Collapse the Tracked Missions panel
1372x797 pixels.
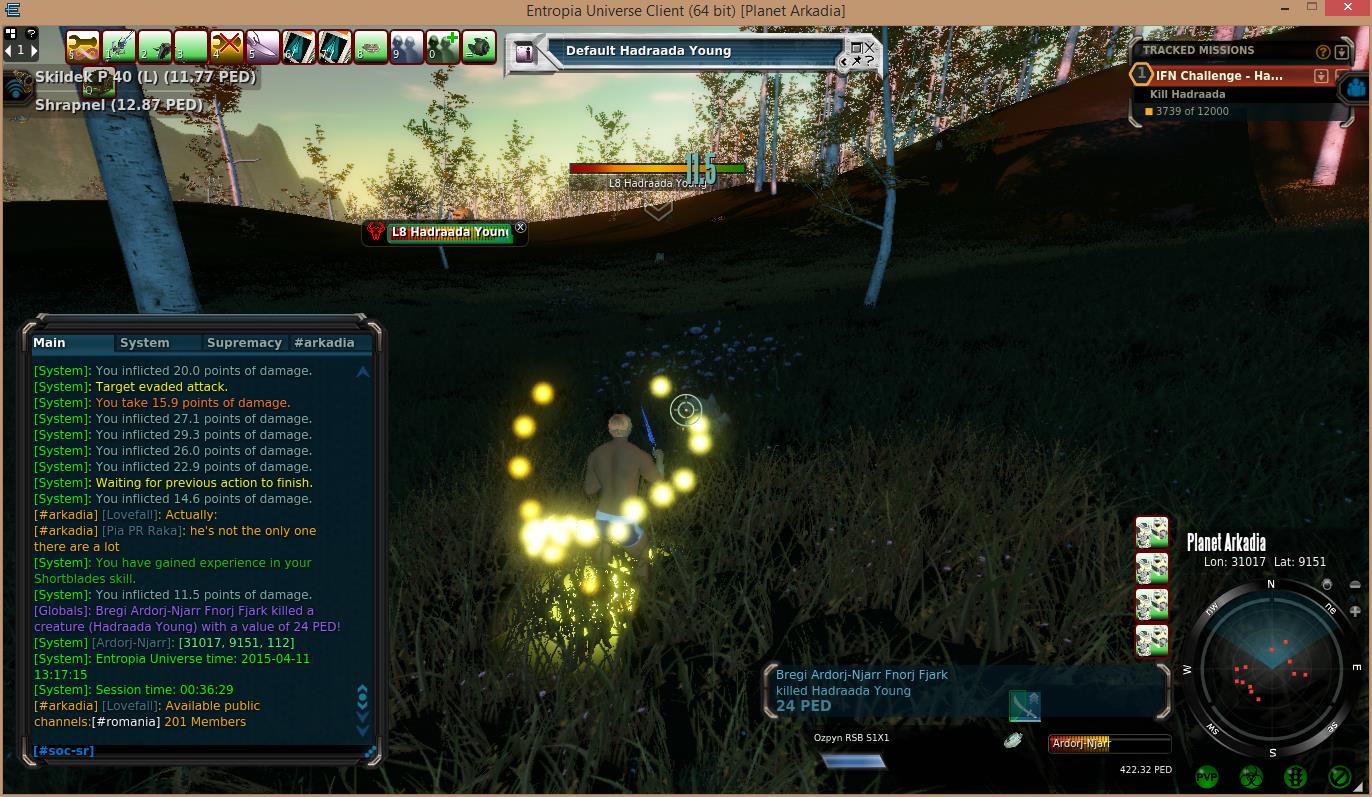pyautogui.click(x=1342, y=52)
